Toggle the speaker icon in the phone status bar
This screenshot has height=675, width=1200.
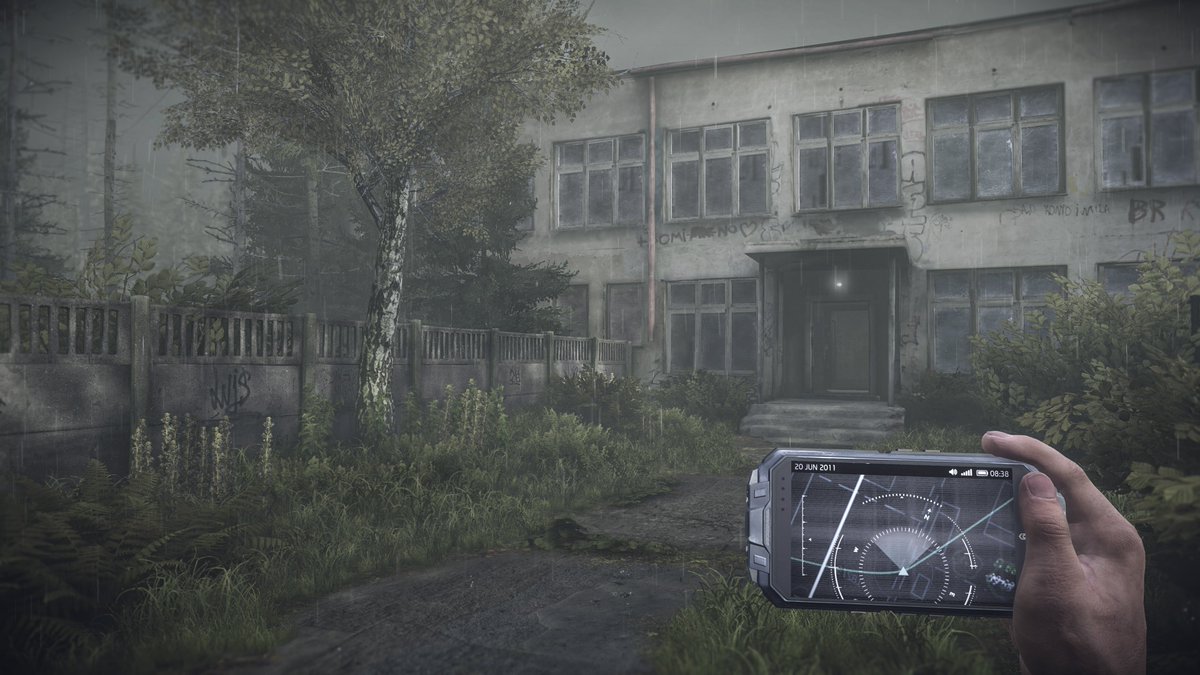952,472
